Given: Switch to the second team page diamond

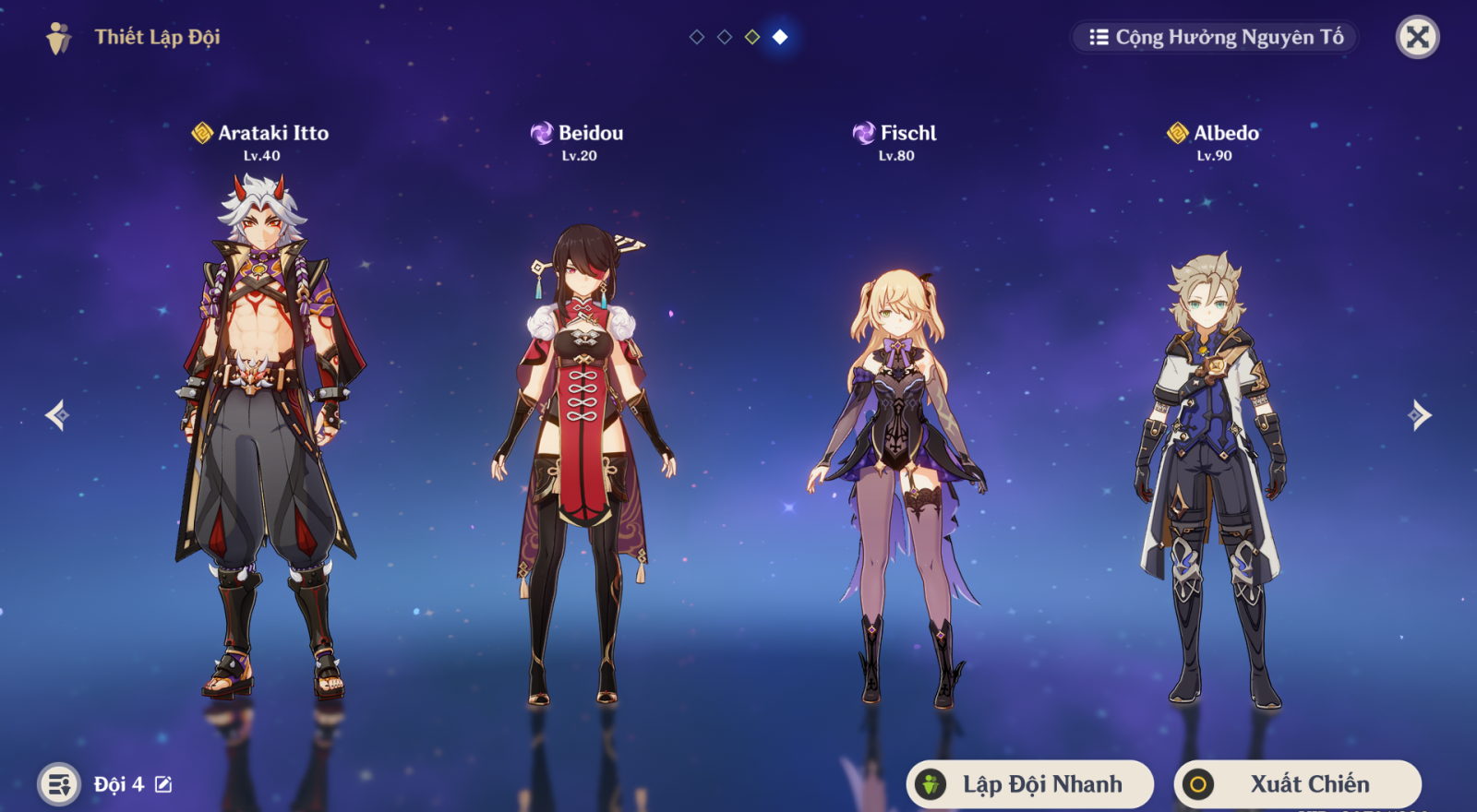Looking at the screenshot, I should pyautogui.click(x=725, y=37).
